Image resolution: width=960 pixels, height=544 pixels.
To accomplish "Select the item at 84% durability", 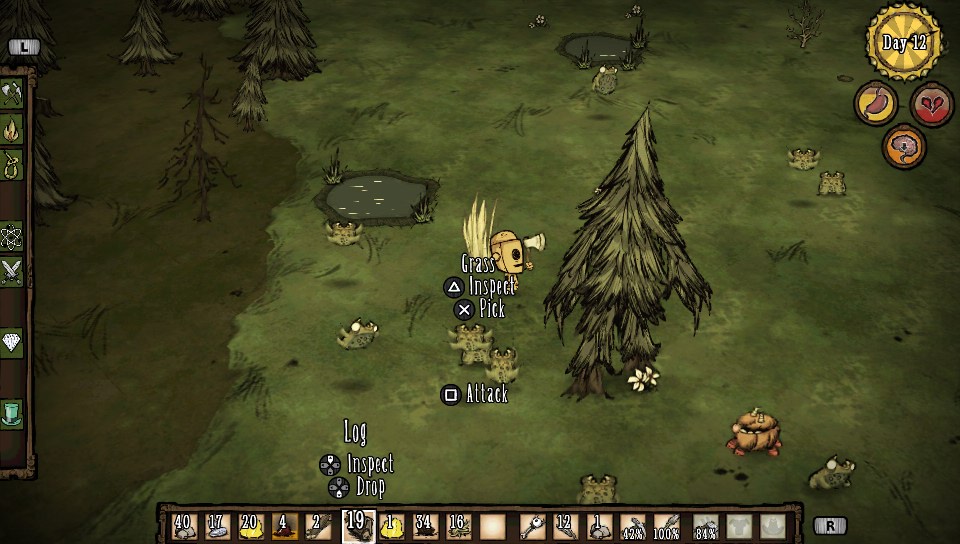I will 705,526.
